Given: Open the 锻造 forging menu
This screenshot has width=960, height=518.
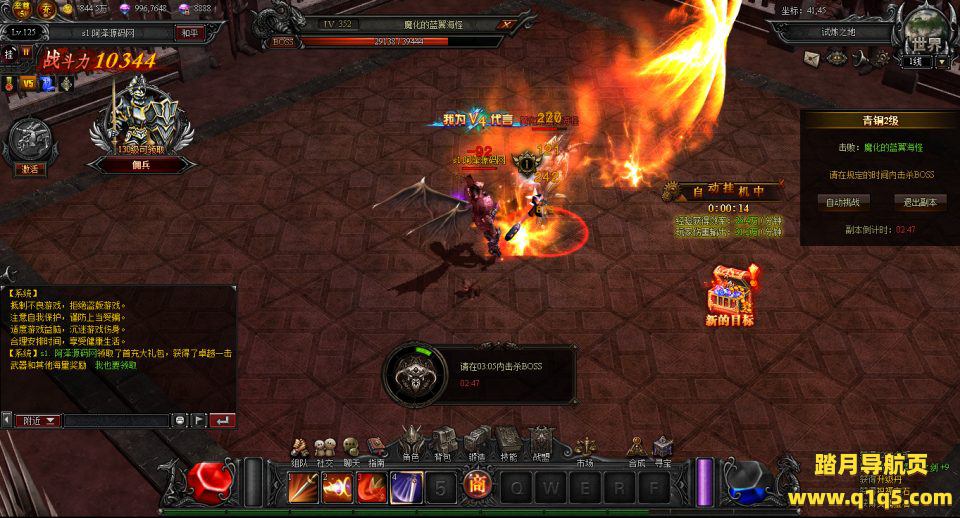Looking at the screenshot, I should (476, 443).
